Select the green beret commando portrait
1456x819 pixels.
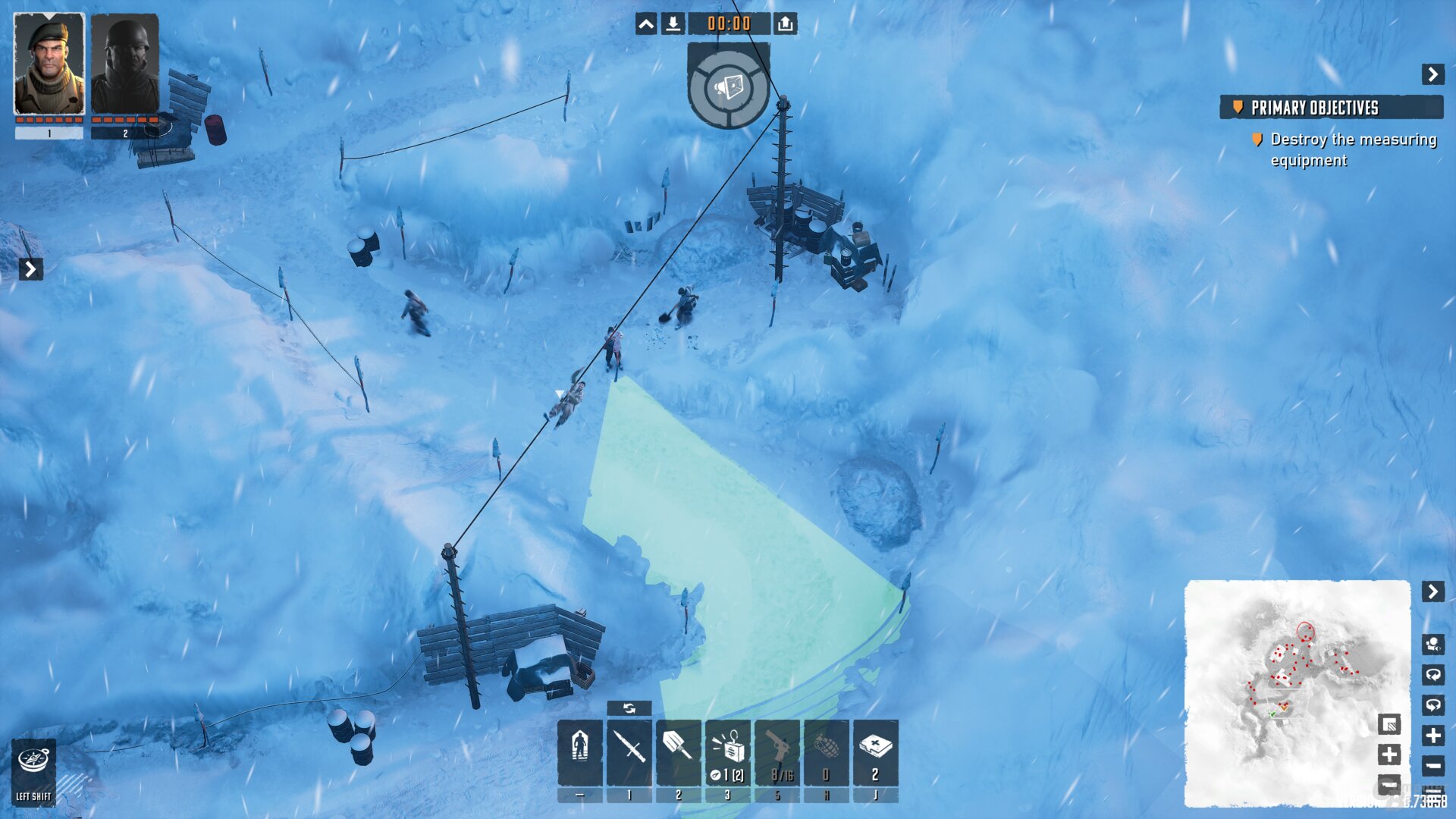(x=49, y=64)
